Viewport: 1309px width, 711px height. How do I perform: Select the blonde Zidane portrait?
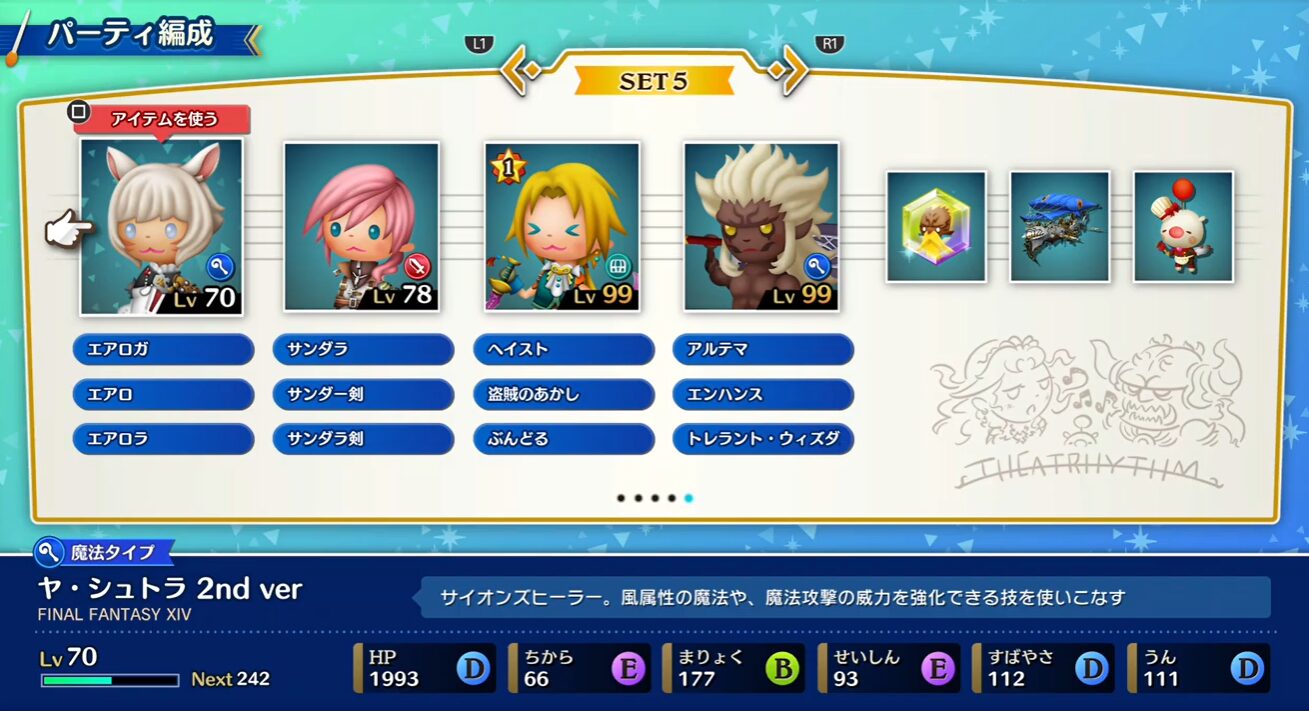561,226
